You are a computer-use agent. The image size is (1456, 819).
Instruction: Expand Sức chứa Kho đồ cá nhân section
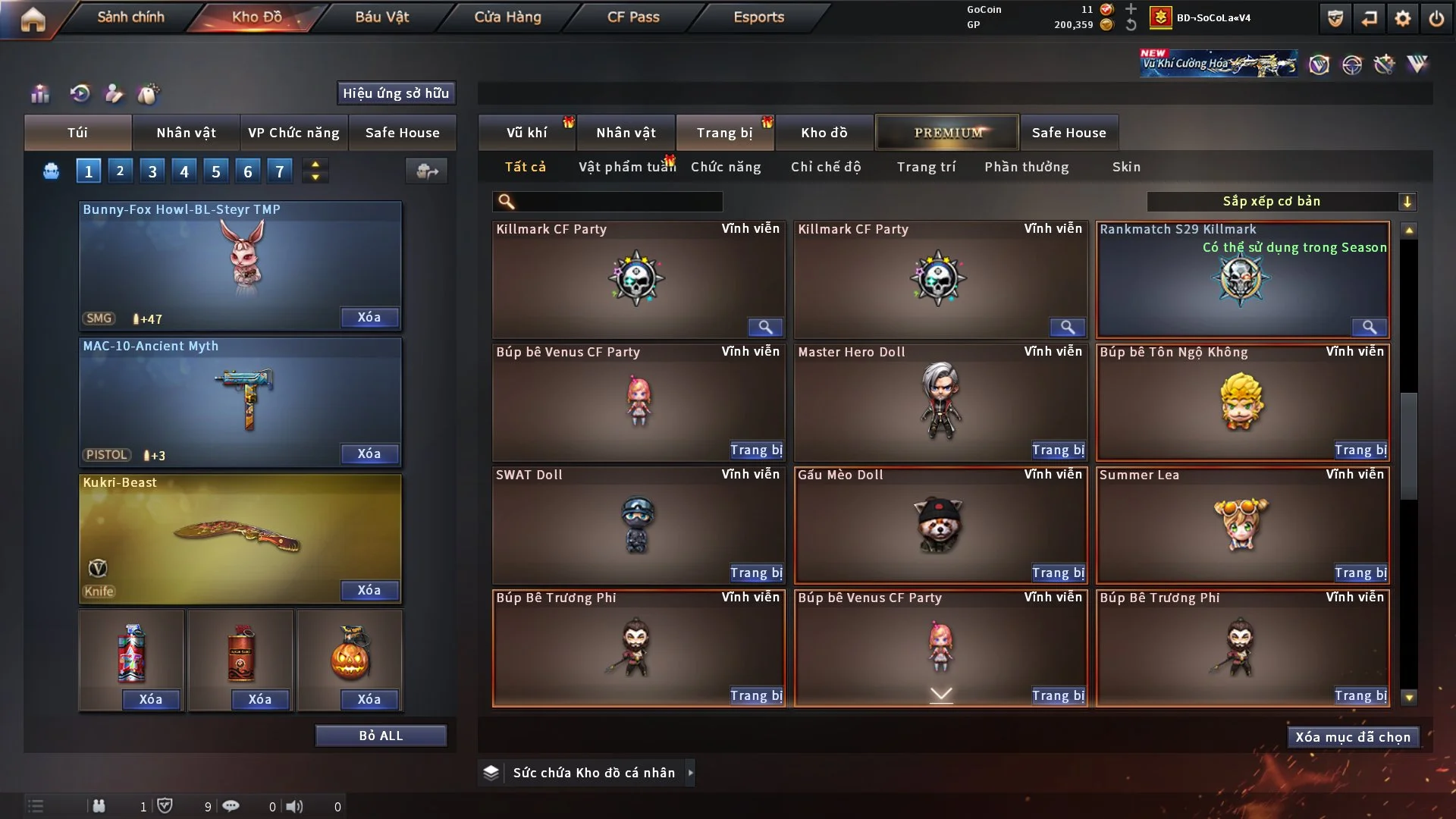pos(690,773)
